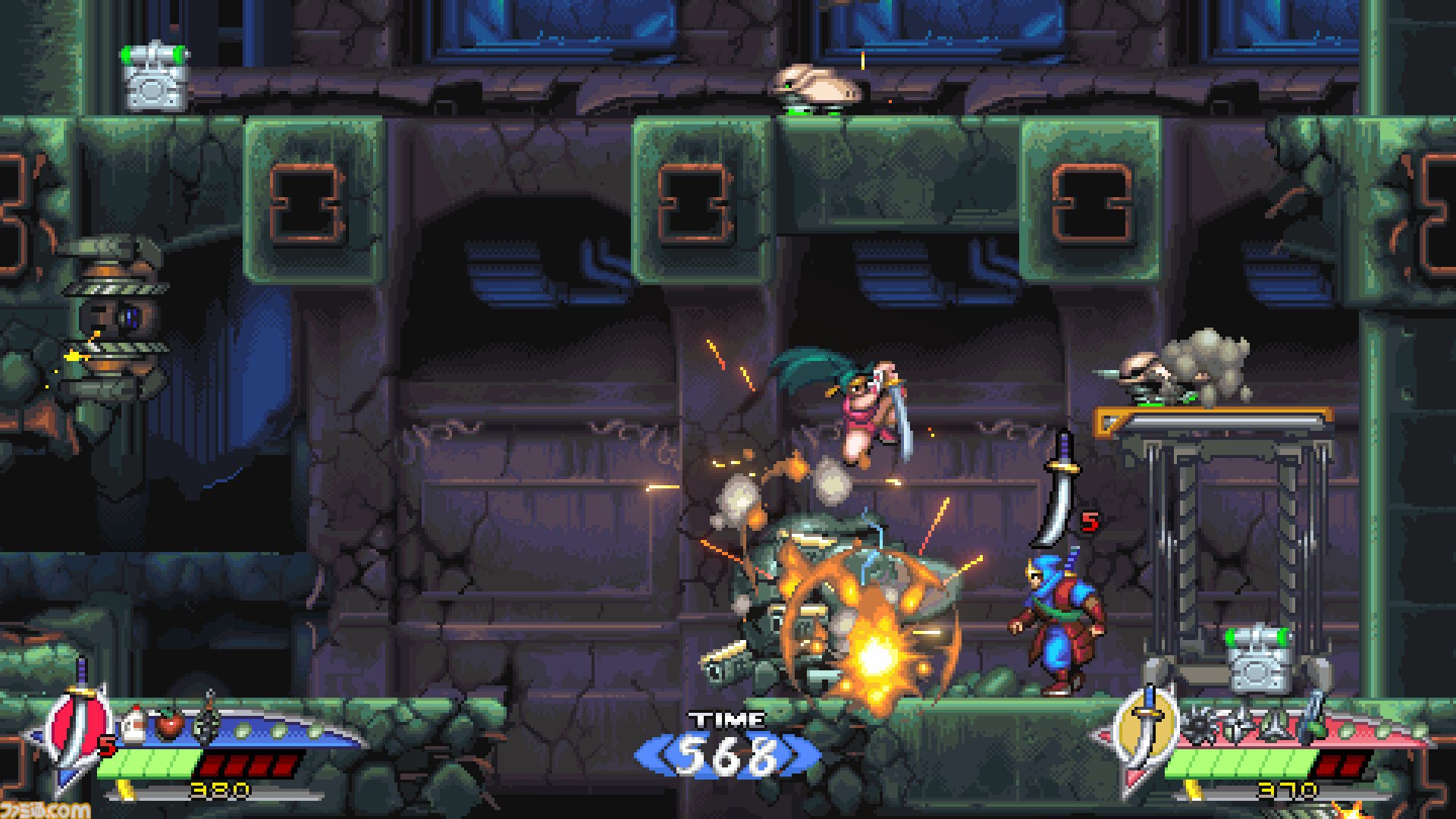Click the yellow coin under player 1's health bar
Image resolution: width=1456 pixels, height=819 pixels.
[125, 790]
